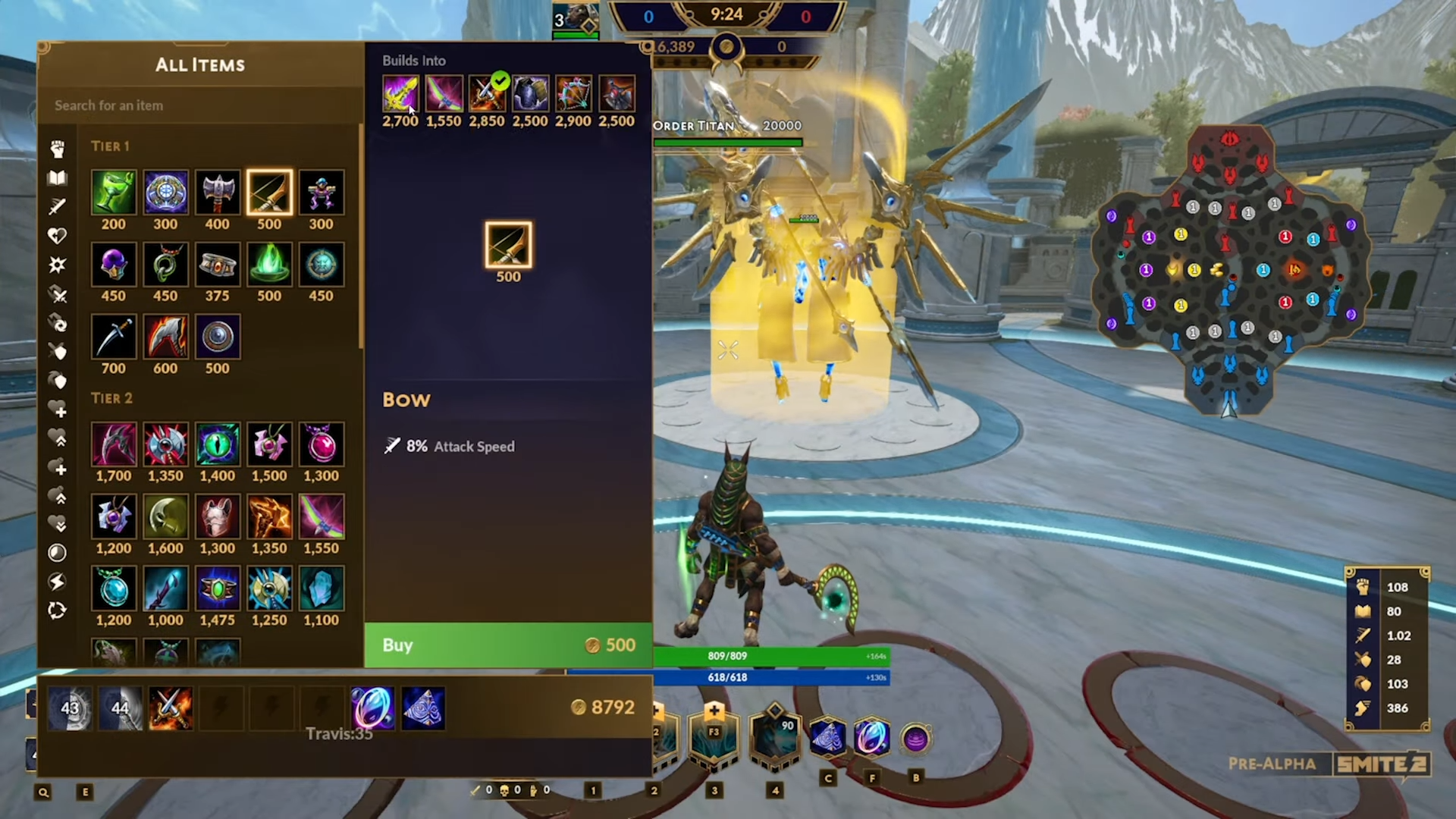This screenshot has height=819, width=1456.
Task: Filter items by the lightning bolt category
Action: tap(58, 582)
